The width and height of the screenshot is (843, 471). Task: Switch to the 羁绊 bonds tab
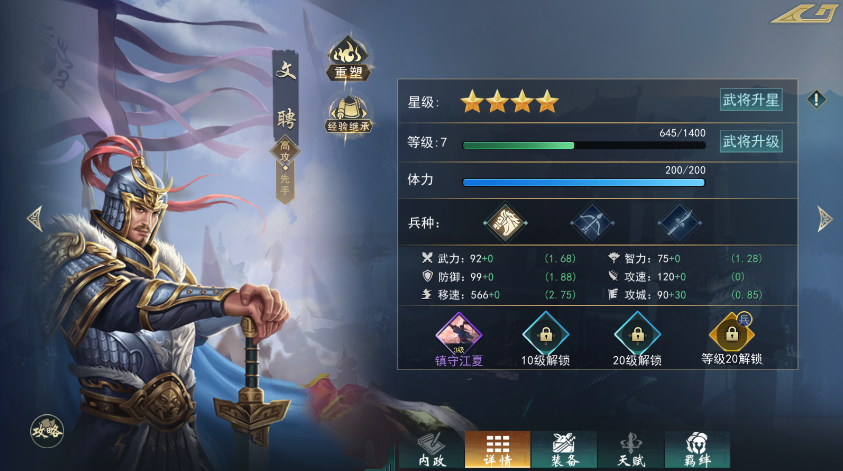pyautogui.click(x=696, y=450)
